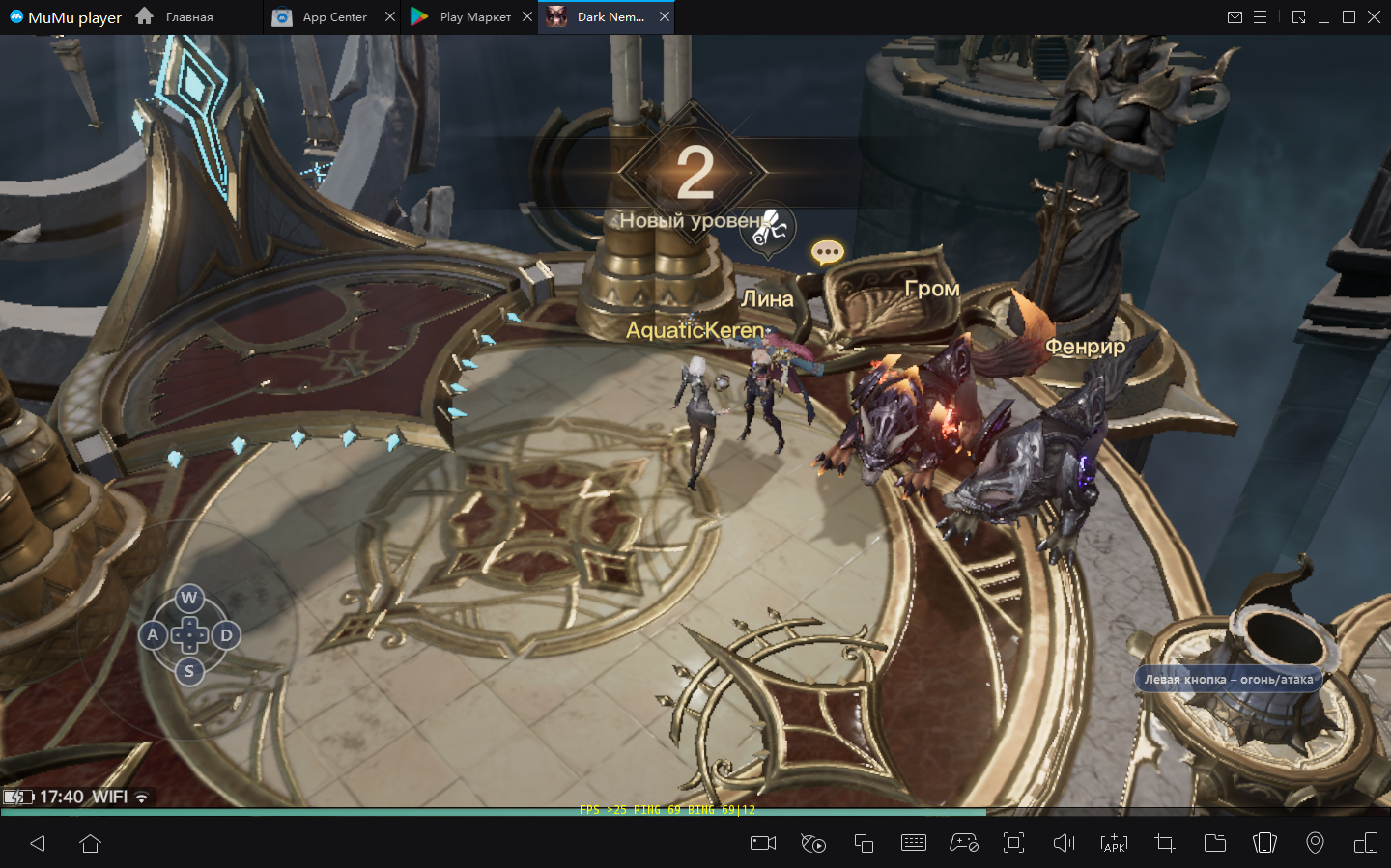Open the speech bubble chat icon
The image size is (1391, 868).
coord(828,253)
